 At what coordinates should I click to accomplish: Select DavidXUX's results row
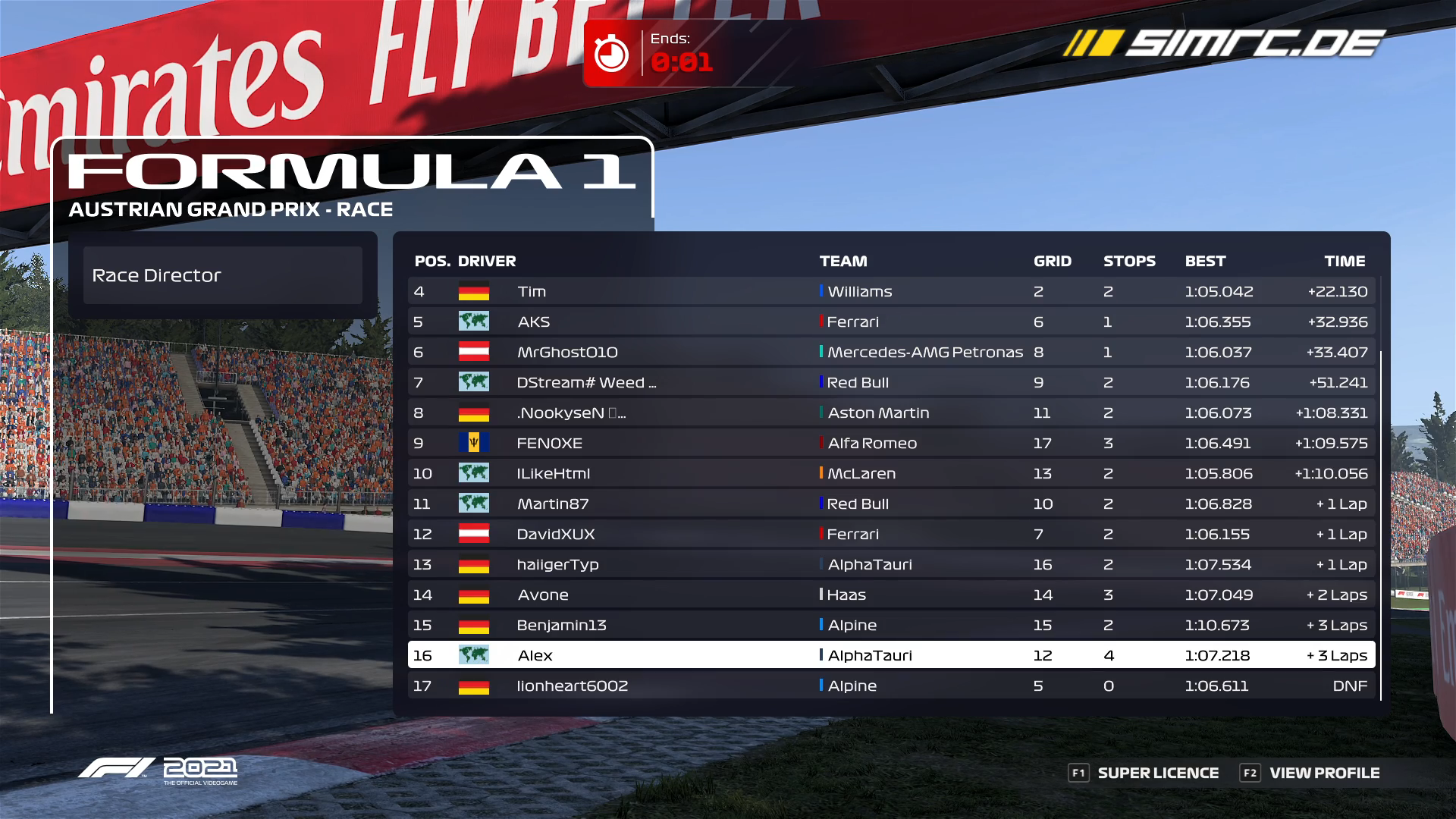pos(891,534)
